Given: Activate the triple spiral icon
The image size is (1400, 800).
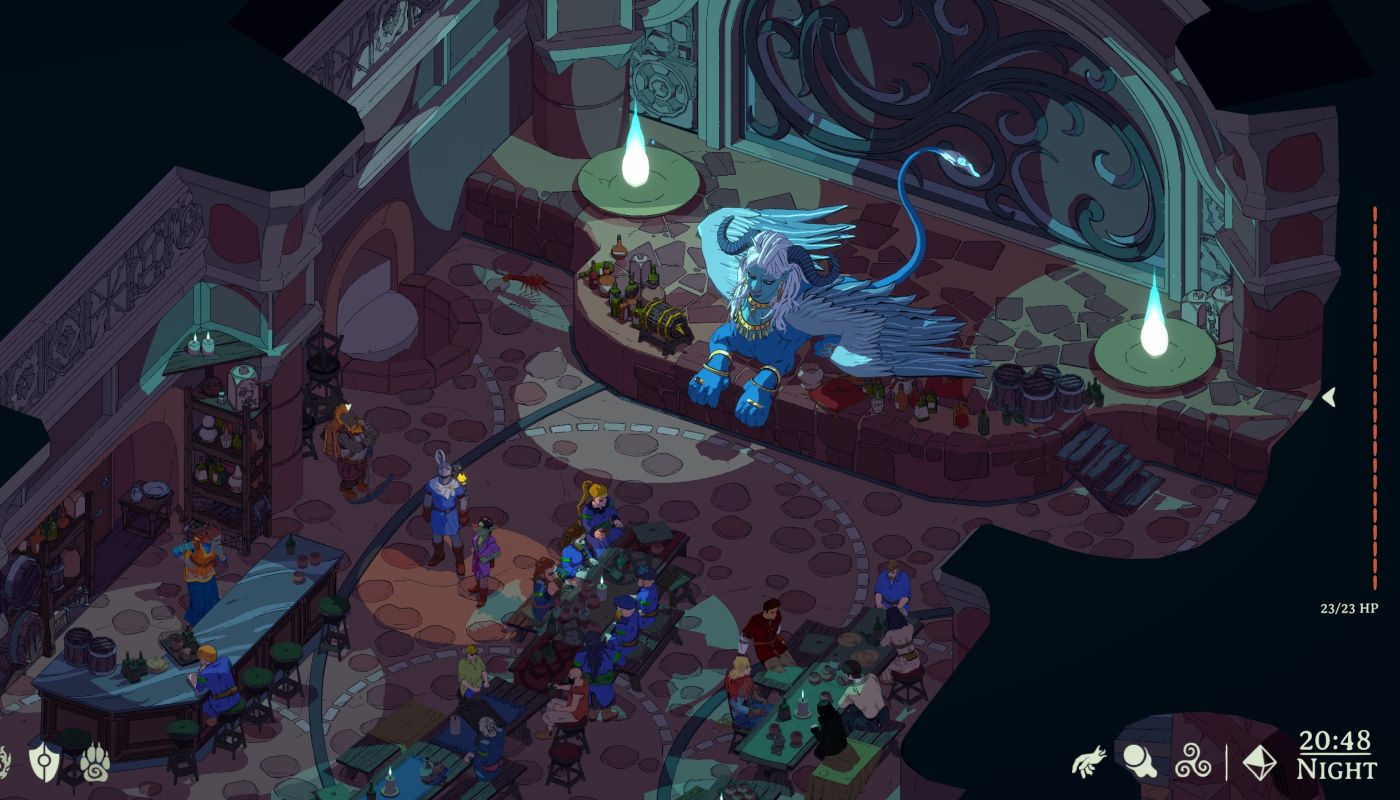Looking at the screenshot, I should (x=1192, y=762).
